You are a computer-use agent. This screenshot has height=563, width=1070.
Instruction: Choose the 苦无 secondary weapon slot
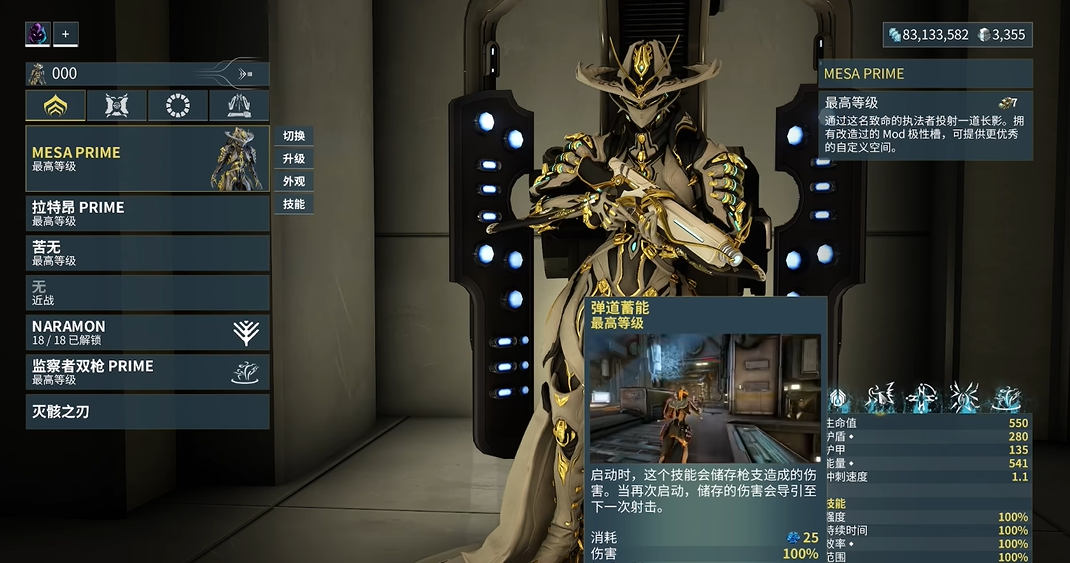pos(147,253)
